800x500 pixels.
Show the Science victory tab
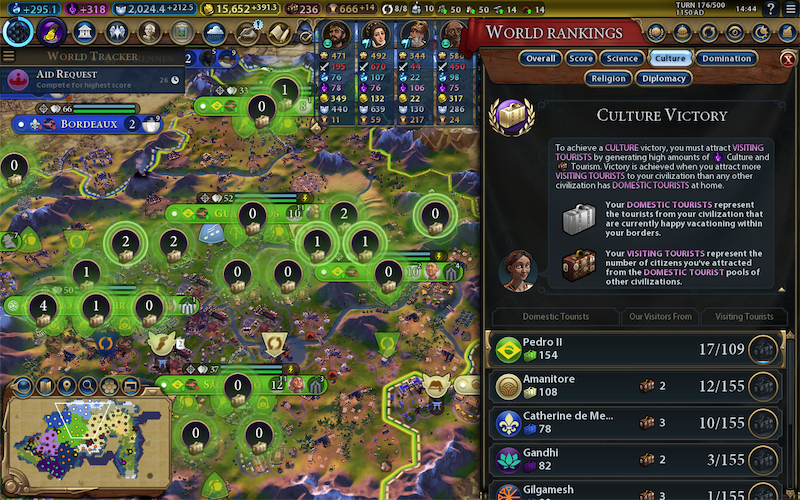point(623,58)
